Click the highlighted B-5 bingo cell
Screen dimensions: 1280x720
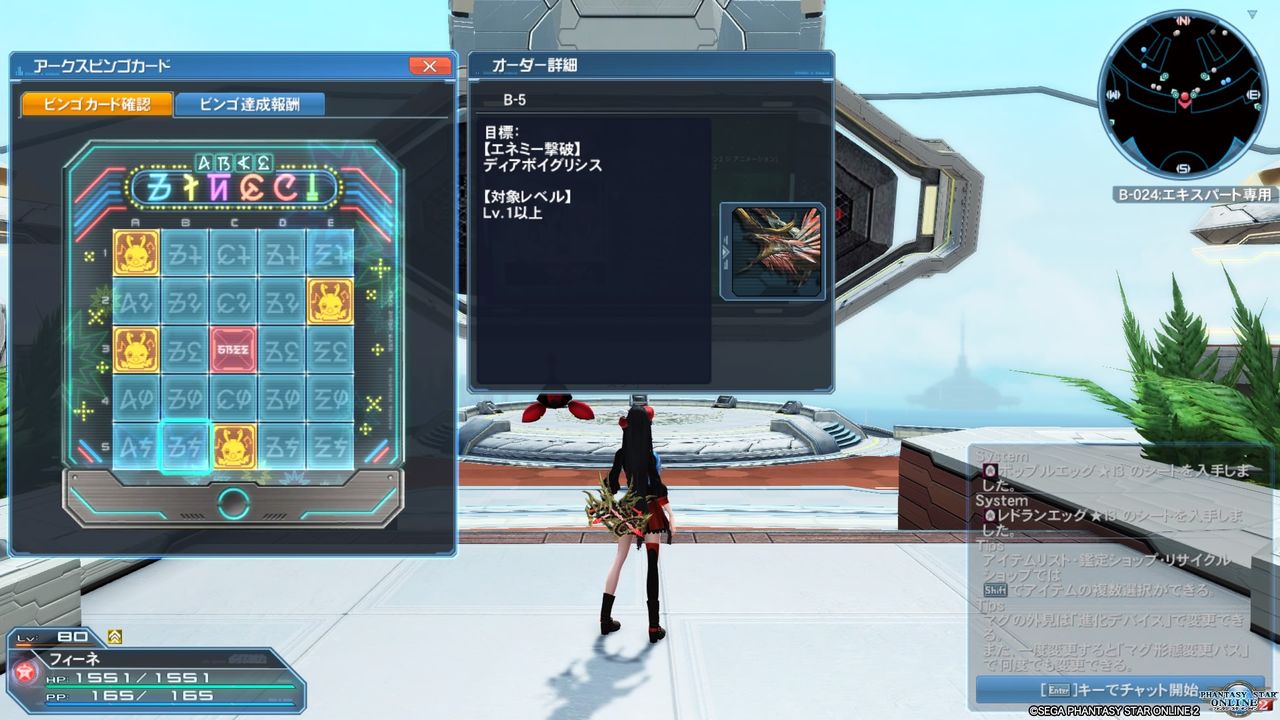pyautogui.click(x=185, y=447)
